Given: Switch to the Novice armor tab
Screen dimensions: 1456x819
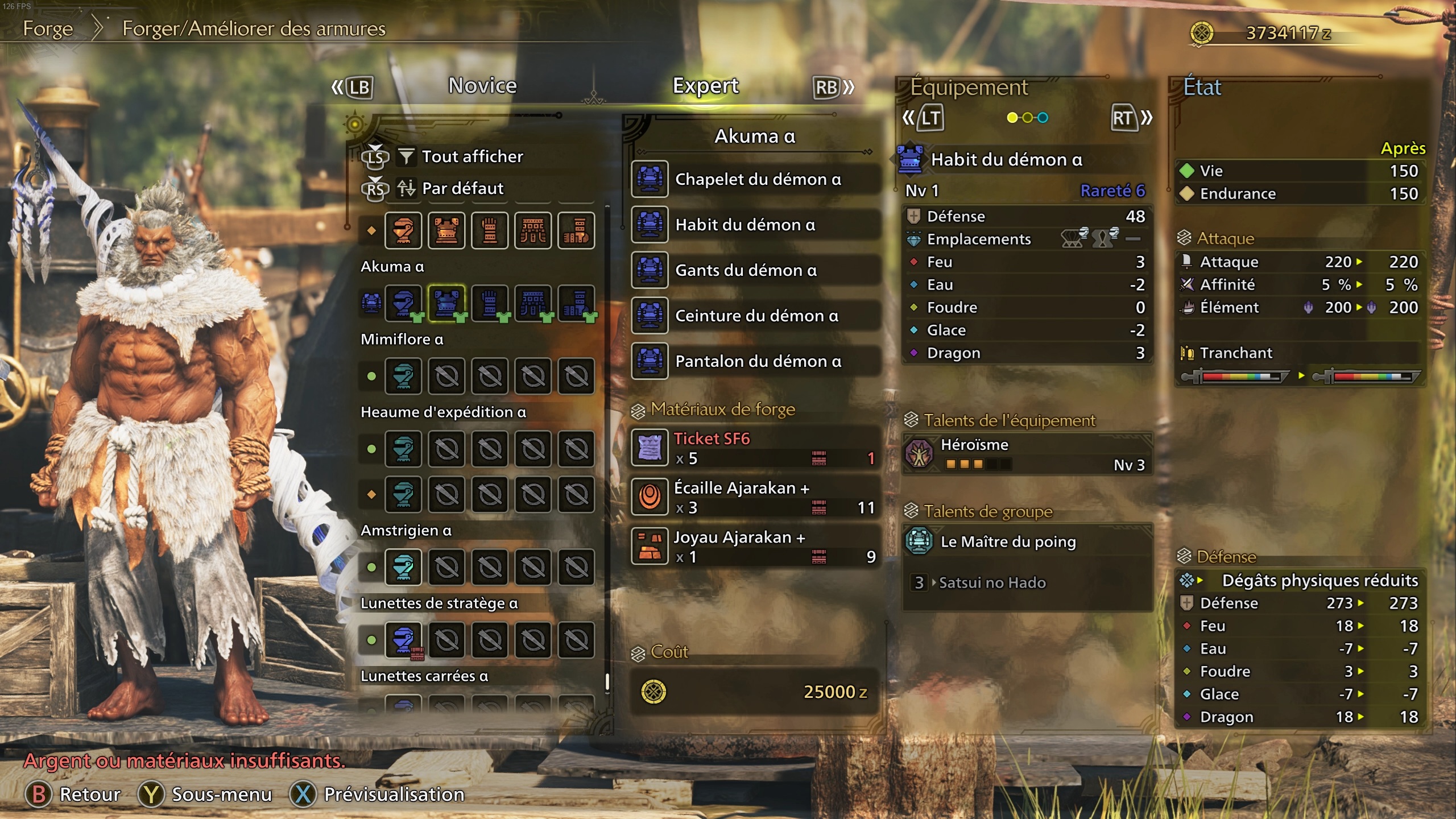Looking at the screenshot, I should point(482,86).
